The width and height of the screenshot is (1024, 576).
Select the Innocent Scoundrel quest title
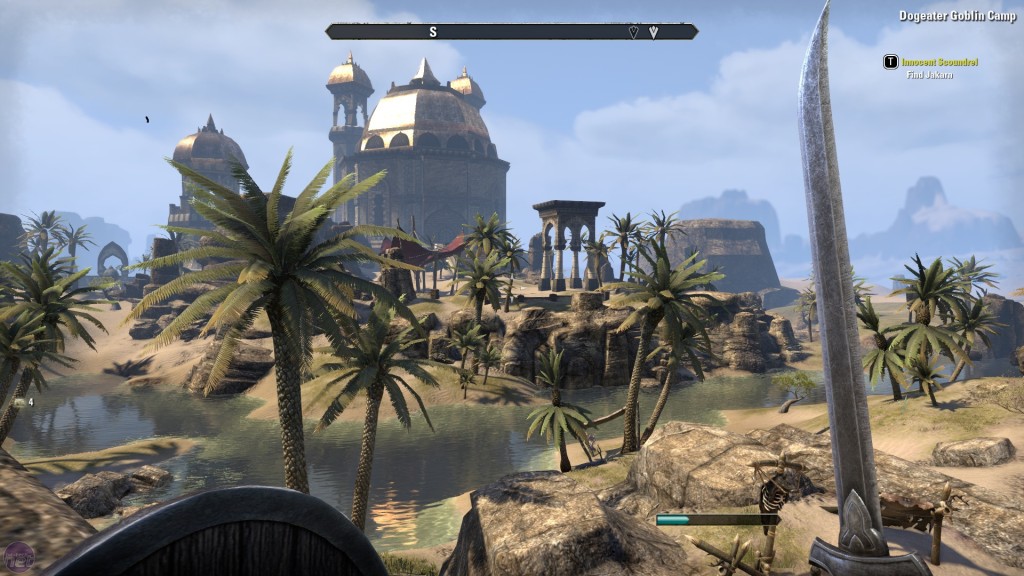click(939, 62)
